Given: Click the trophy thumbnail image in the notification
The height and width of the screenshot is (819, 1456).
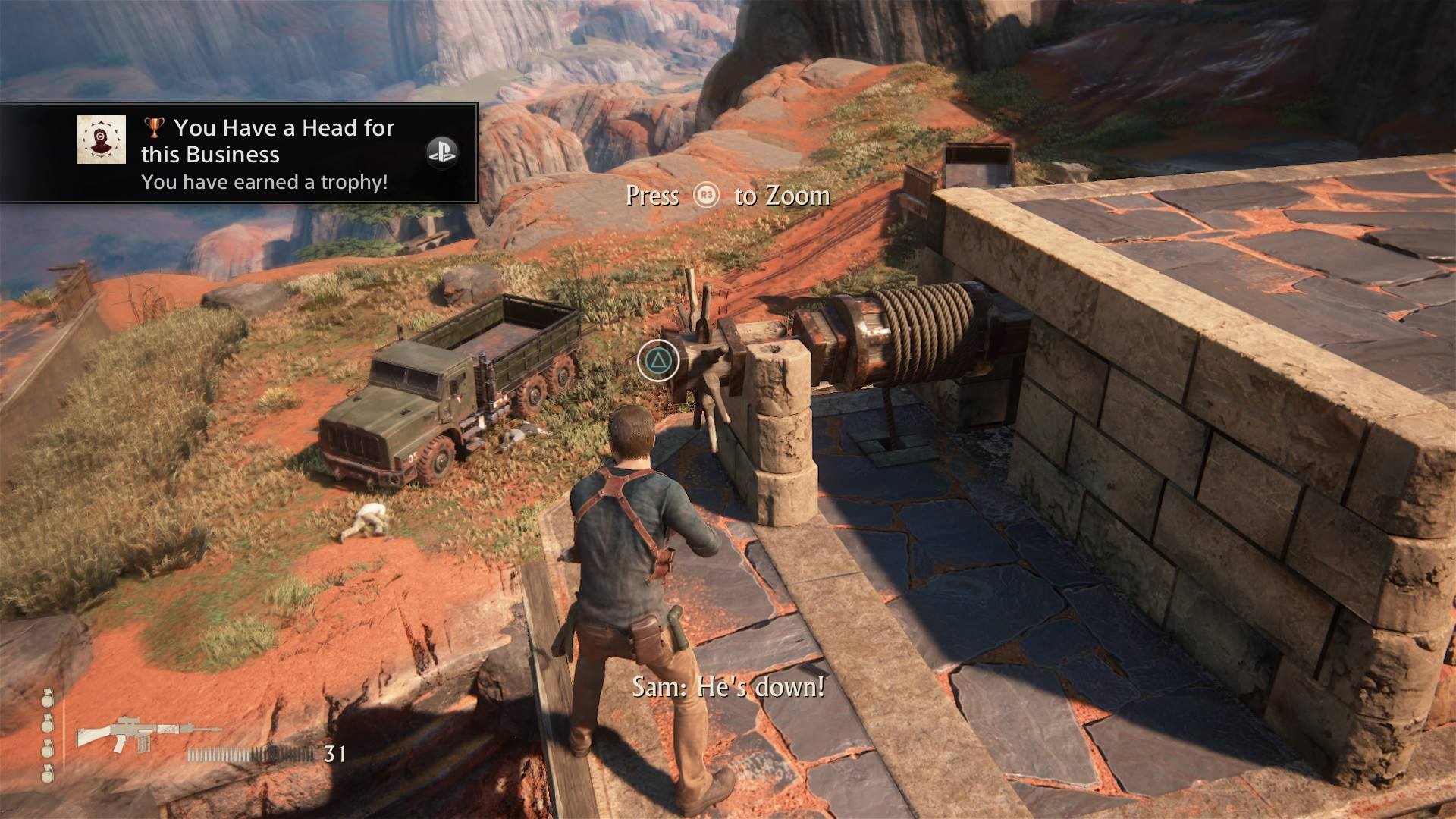Looking at the screenshot, I should pos(102,140).
